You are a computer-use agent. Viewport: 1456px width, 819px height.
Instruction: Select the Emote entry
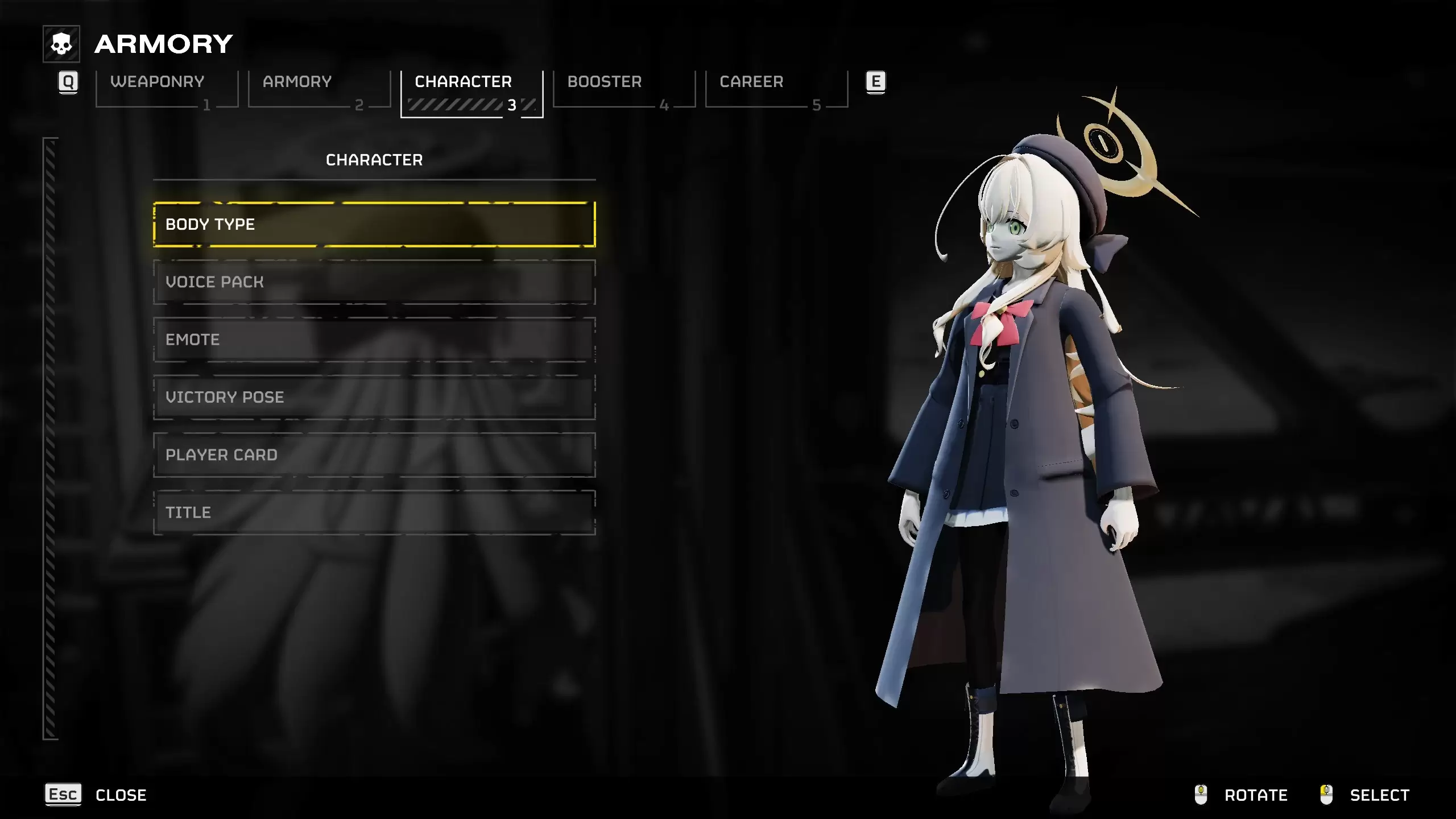374,340
